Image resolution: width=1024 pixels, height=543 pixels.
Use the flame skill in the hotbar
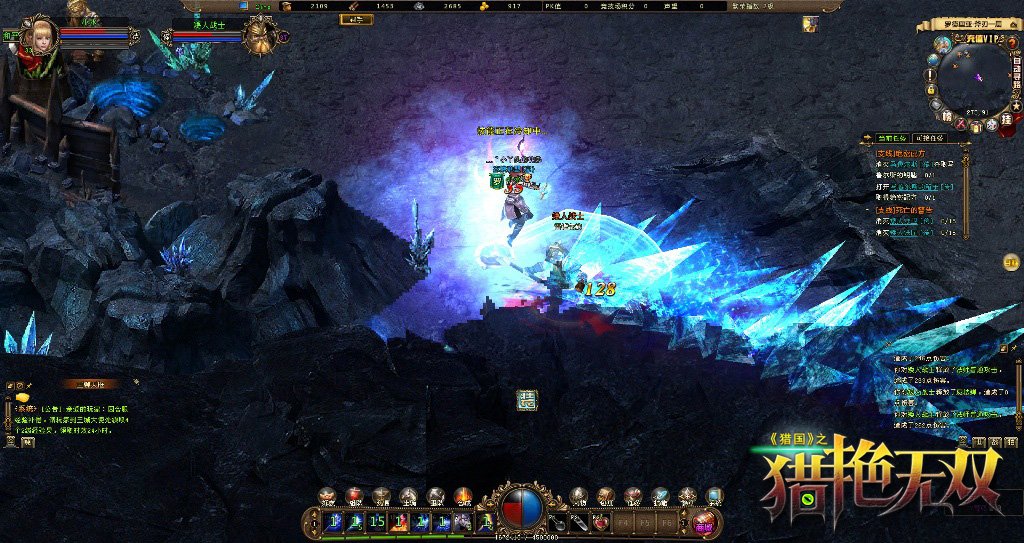[399, 521]
